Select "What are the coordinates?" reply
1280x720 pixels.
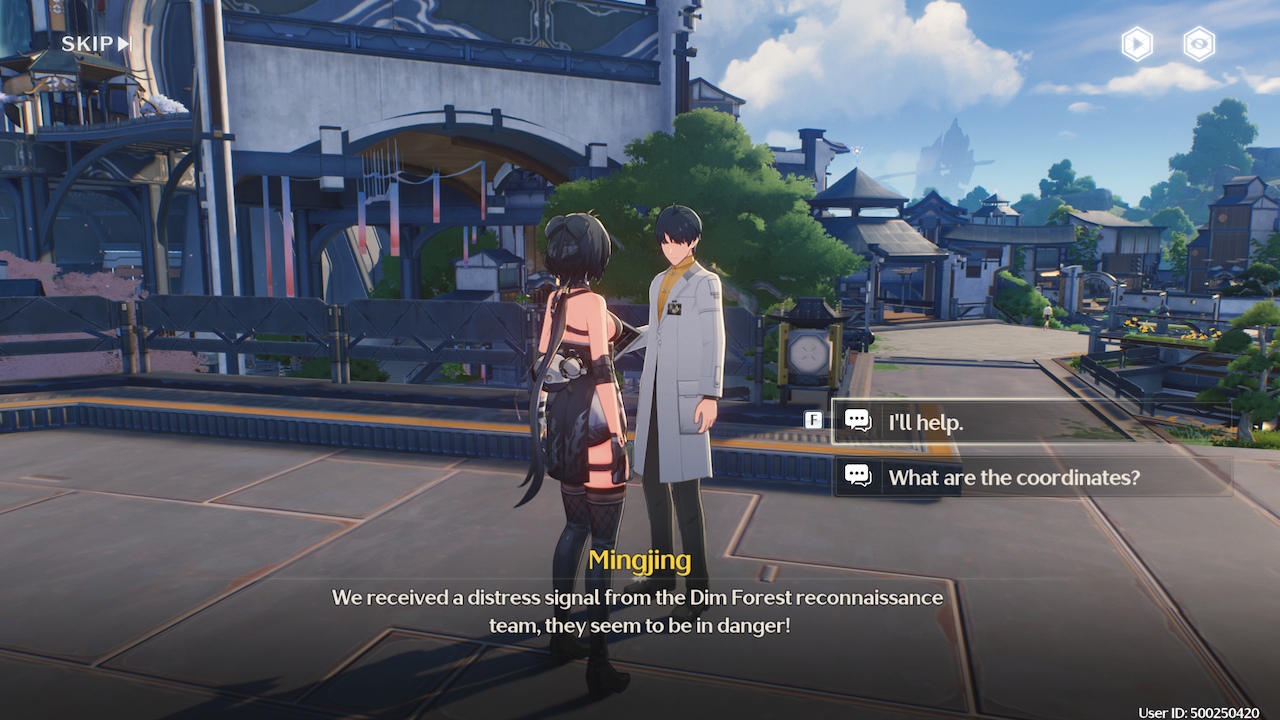point(1030,477)
